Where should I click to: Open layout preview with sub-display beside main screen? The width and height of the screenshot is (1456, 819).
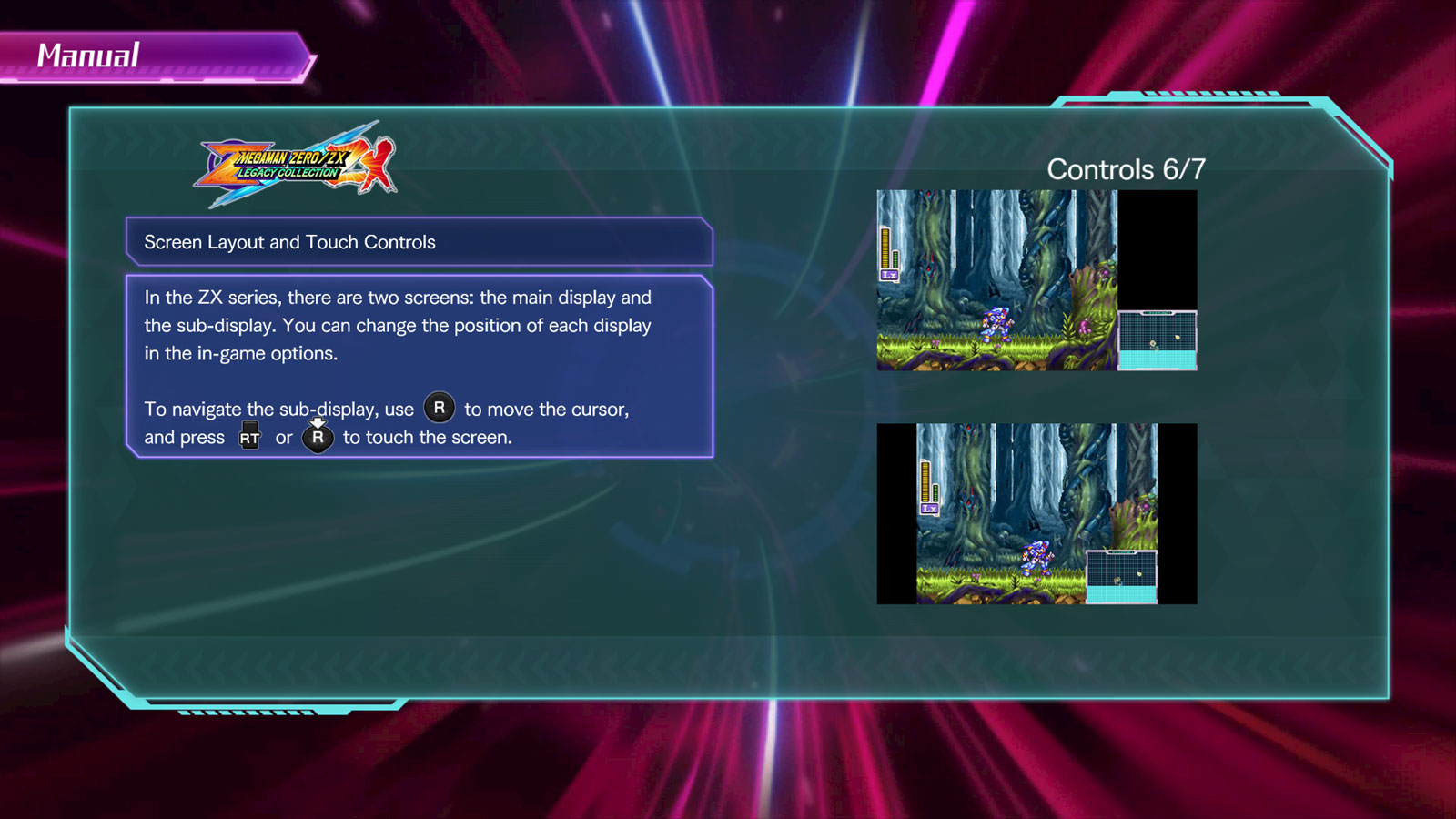[x=1036, y=280]
